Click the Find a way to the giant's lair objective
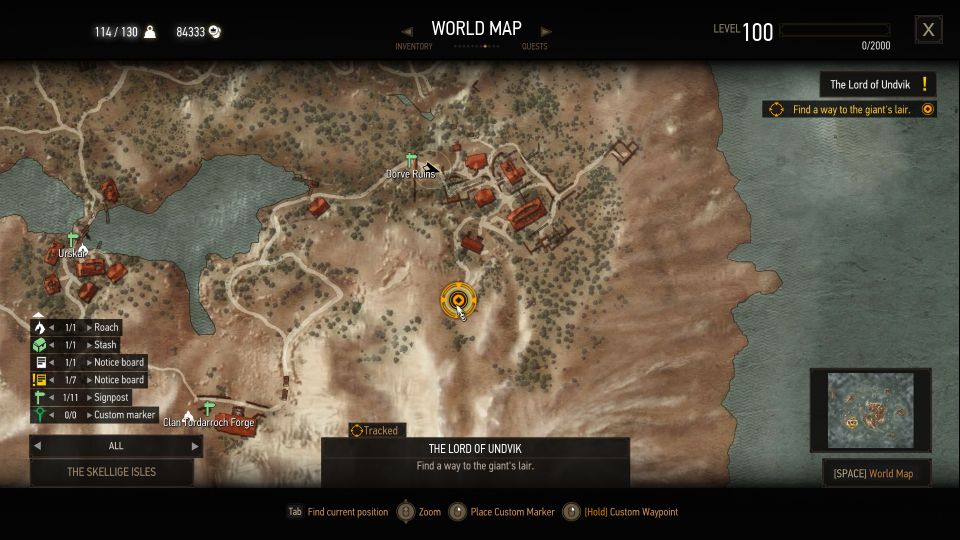This screenshot has width=960, height=540. pyautogui.click(x=850, y=110)
